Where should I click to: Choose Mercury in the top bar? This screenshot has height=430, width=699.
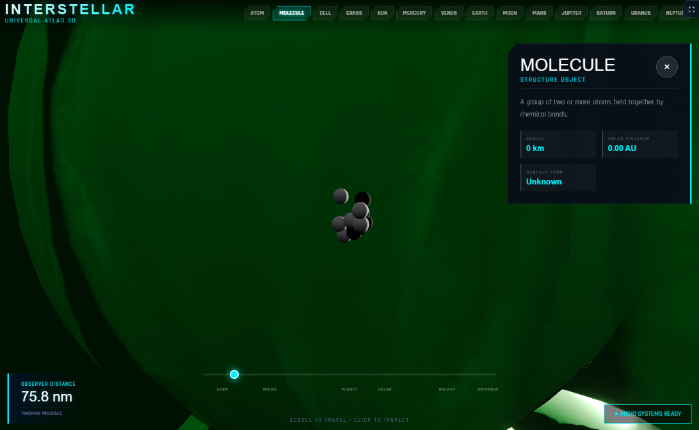coord(414,13)
